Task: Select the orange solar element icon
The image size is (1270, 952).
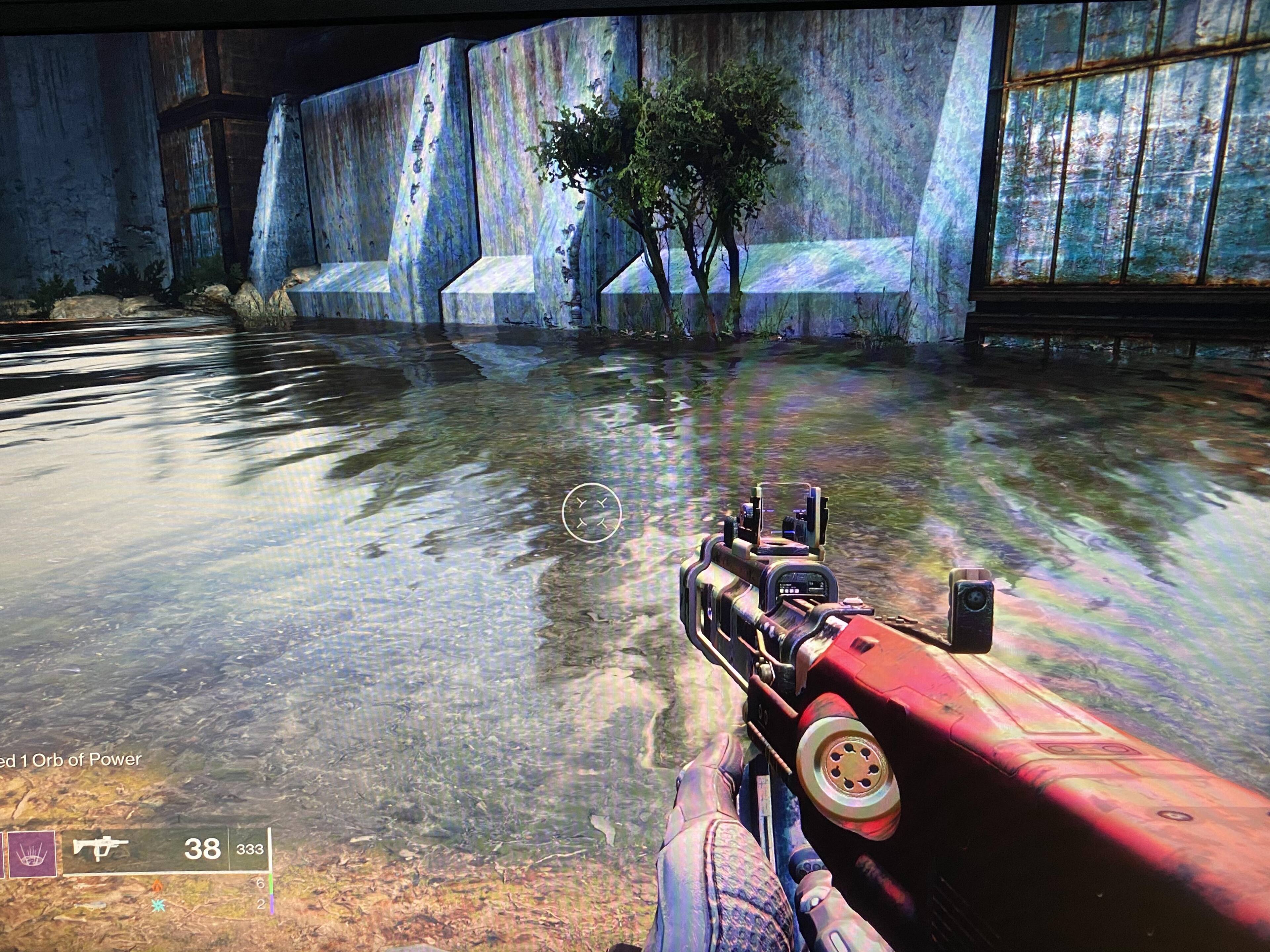Action: (157, 885)
